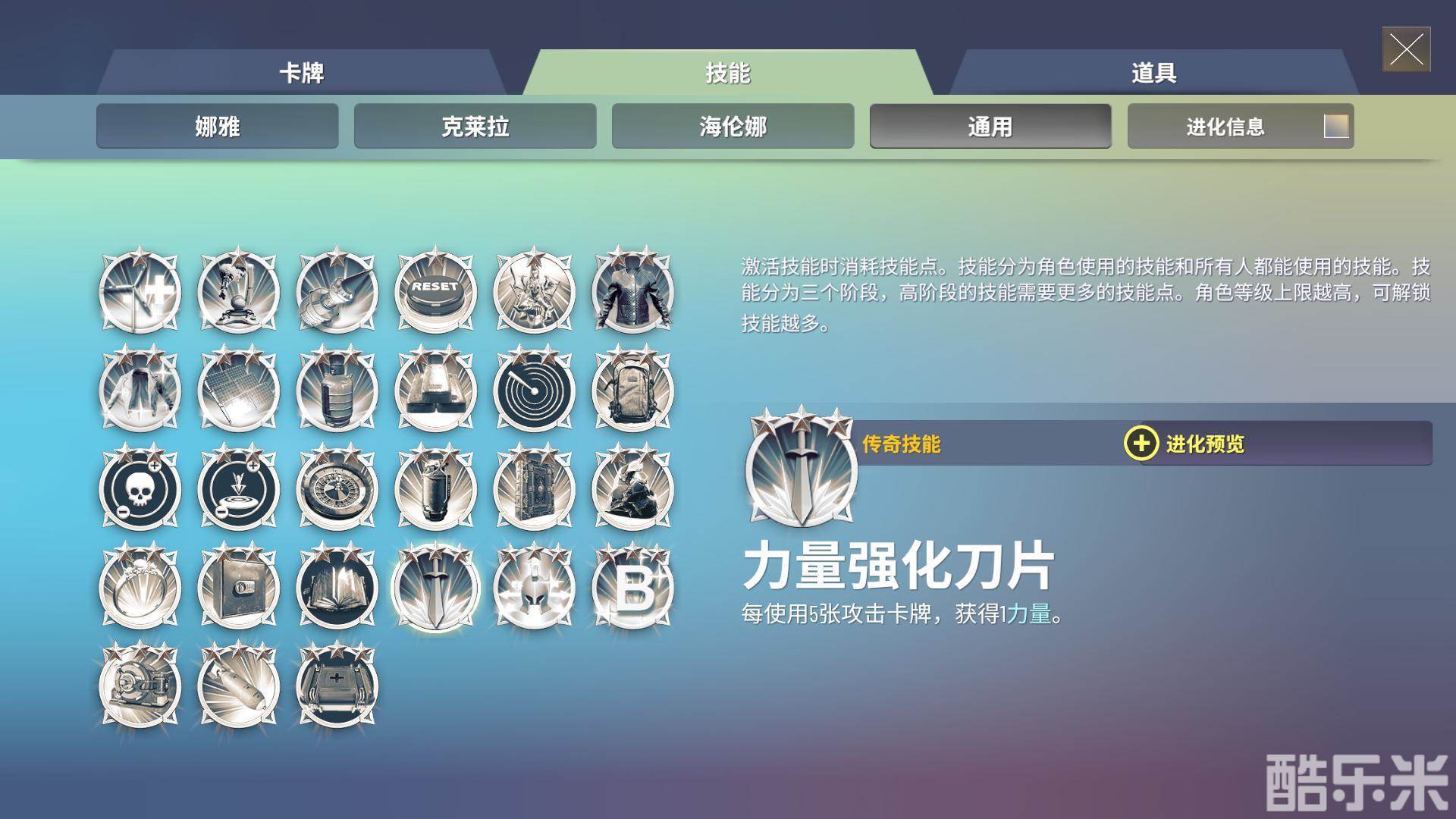1456x819 pixels.
Task: Click the RESET button skill icon
Action: 435,292
